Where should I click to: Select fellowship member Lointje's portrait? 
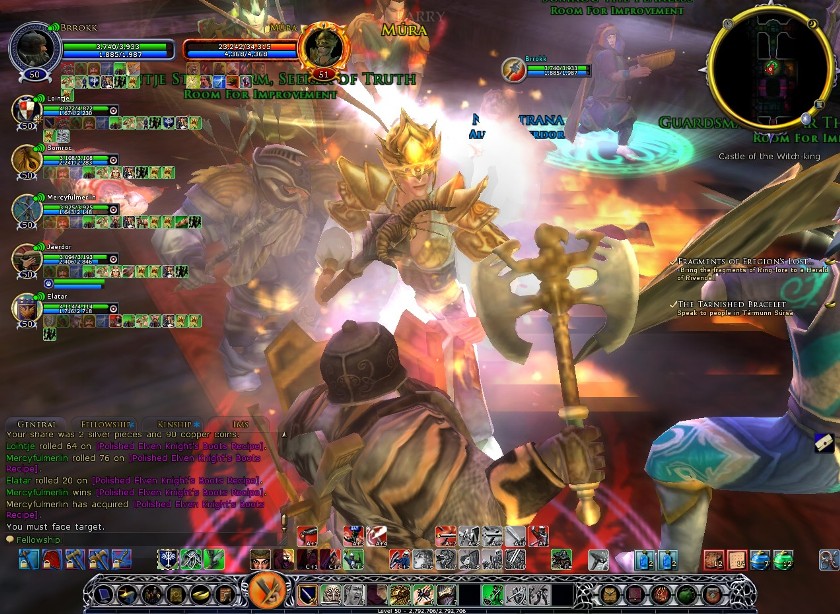[x=27, y=110]
